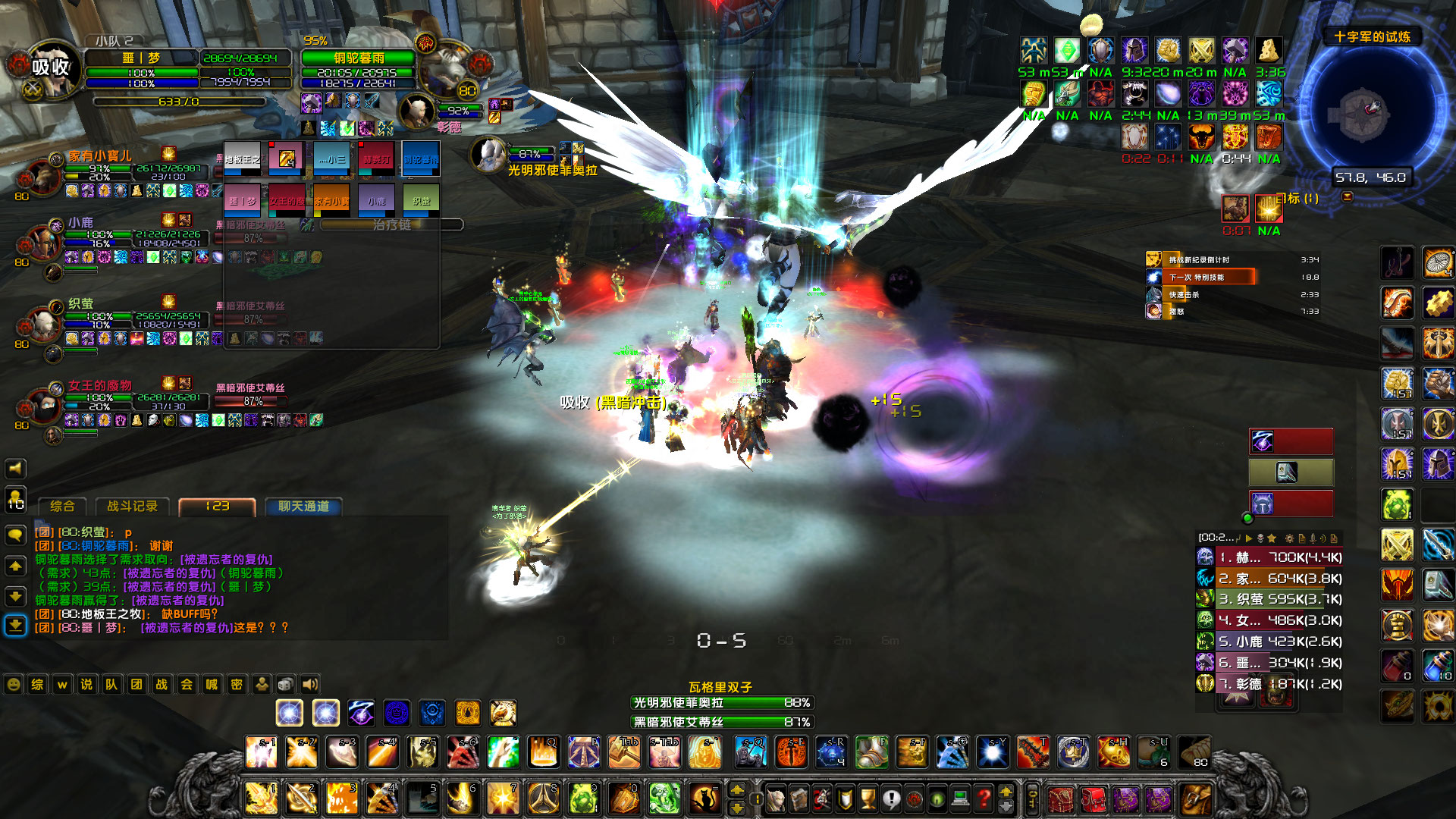Click the smiley emote icon beside chat bar
Viewport: 1456px width, 819px height.
pyautogui.click(x=12, y=684)
